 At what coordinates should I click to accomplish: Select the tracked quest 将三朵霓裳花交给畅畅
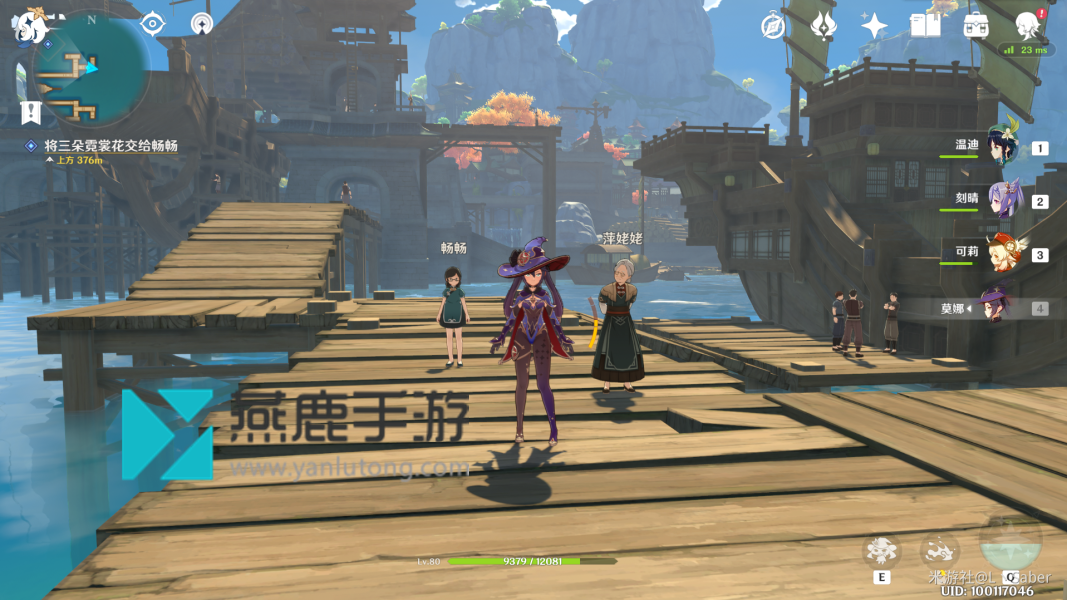[x=110, y=146]
